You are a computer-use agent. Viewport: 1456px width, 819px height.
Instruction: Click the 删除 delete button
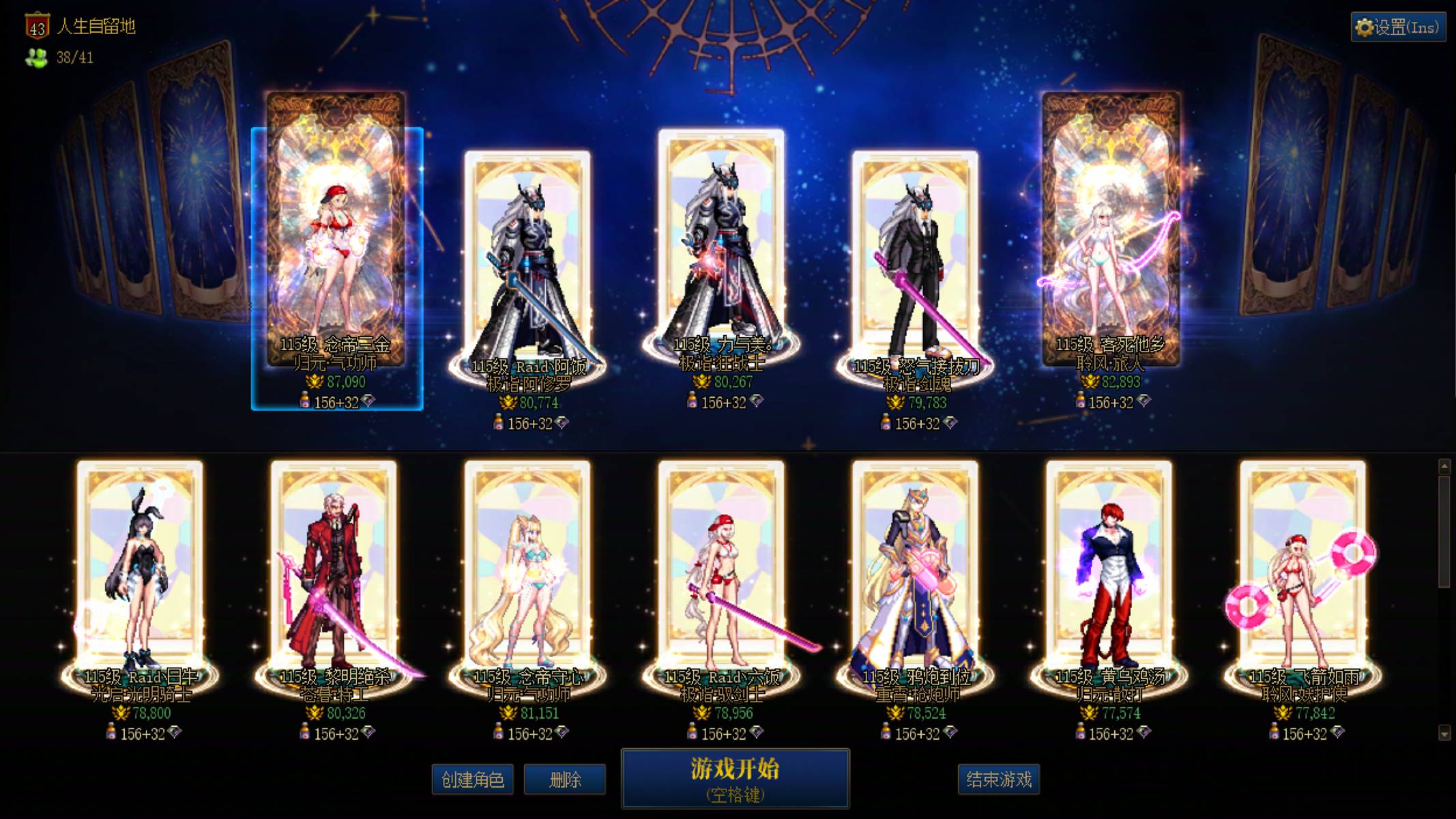[x=564, y=779]
